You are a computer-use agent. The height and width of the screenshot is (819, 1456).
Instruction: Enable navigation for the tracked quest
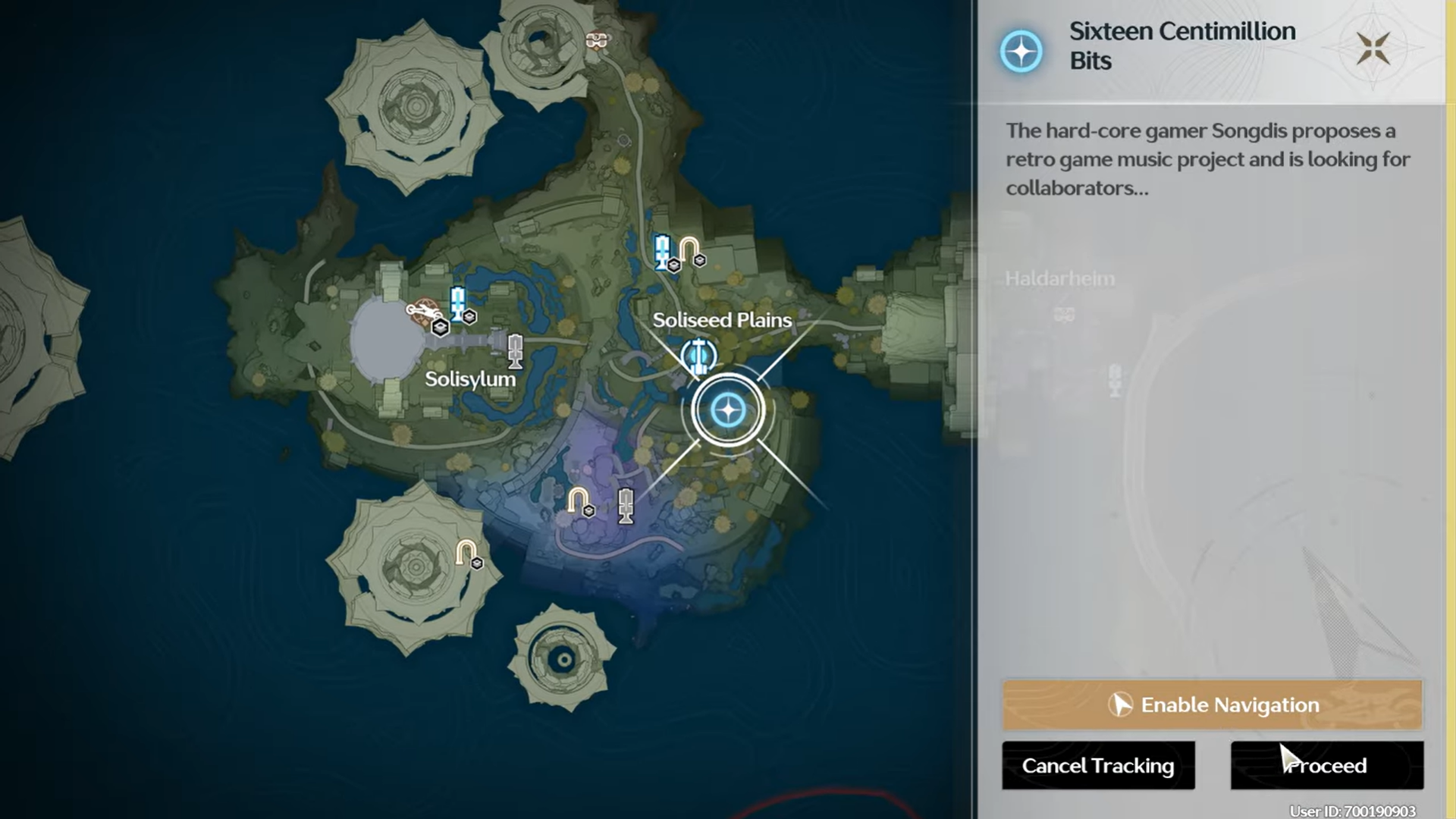point(1212,704)
